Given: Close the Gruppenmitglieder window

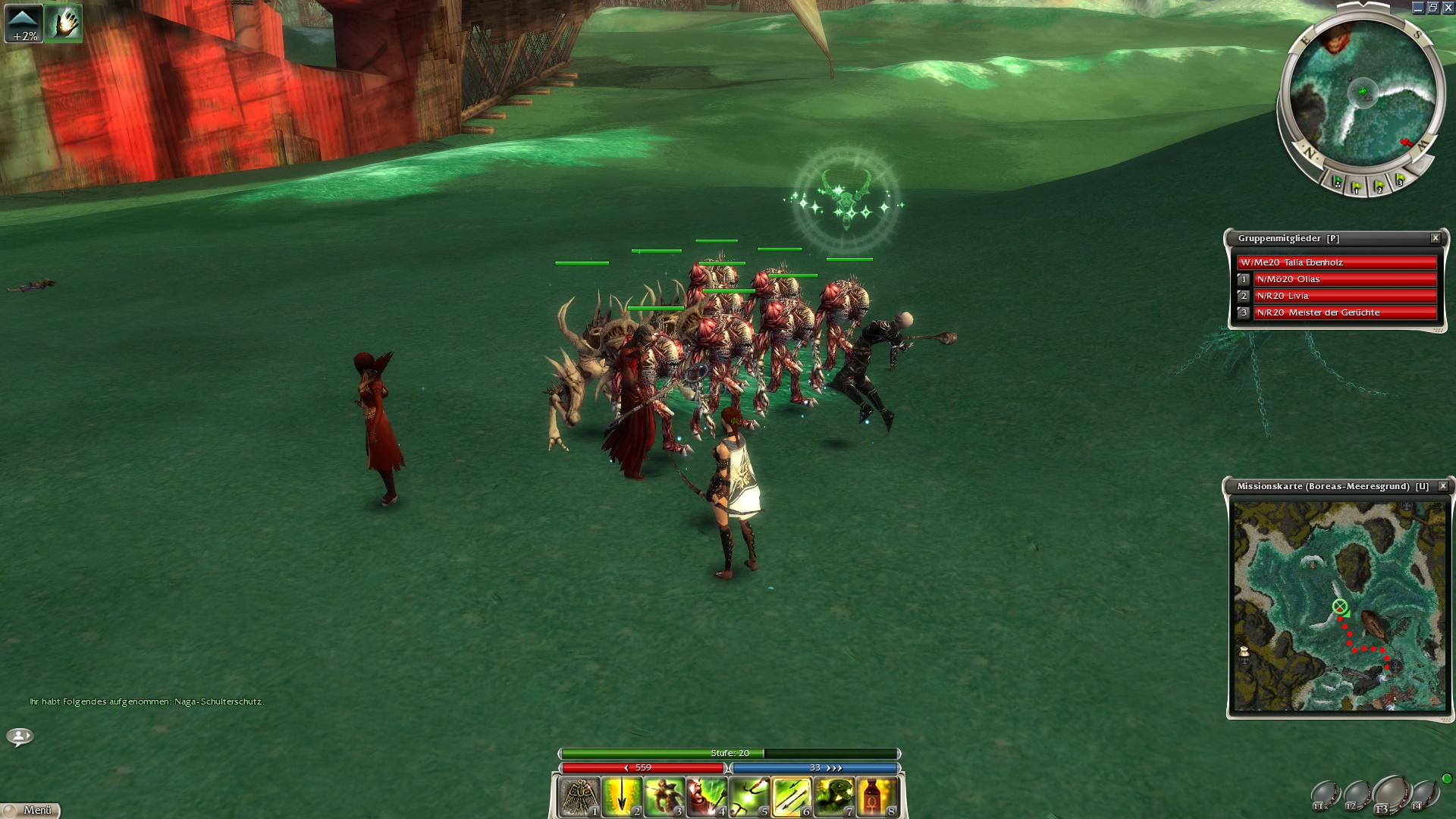Looking at the screenshot, I should [1436, 238].
